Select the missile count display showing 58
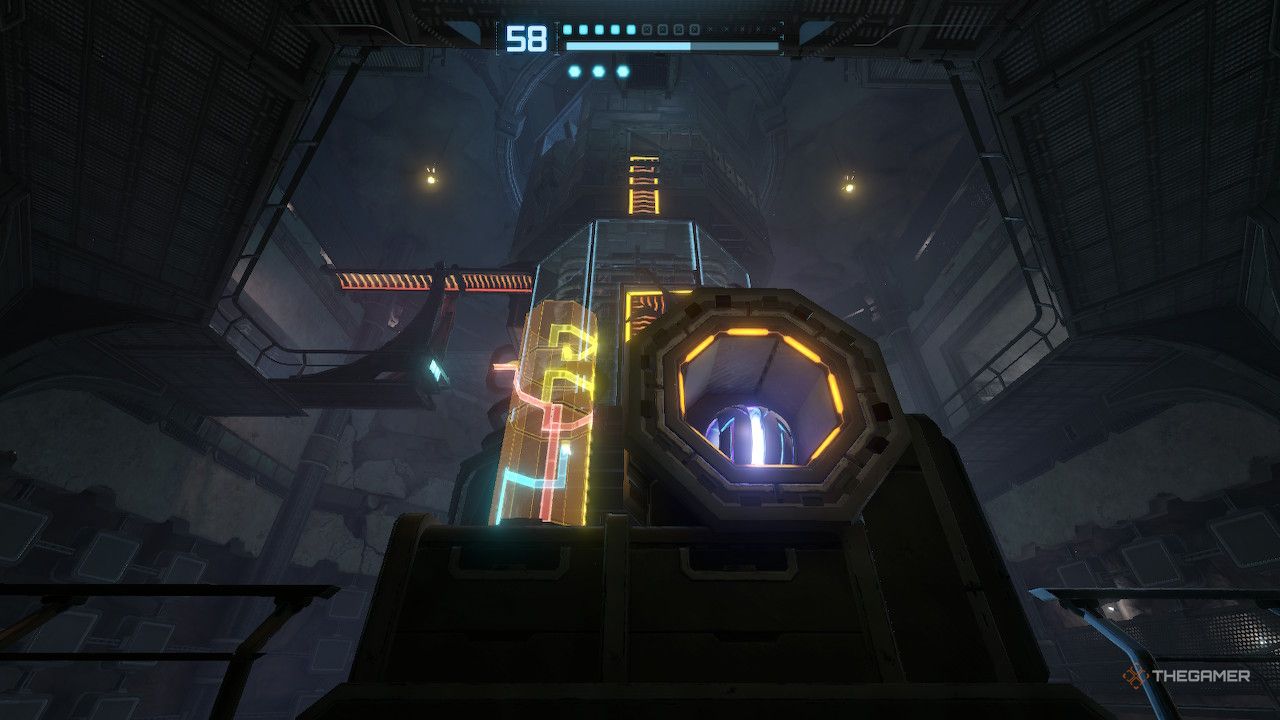 525,40
